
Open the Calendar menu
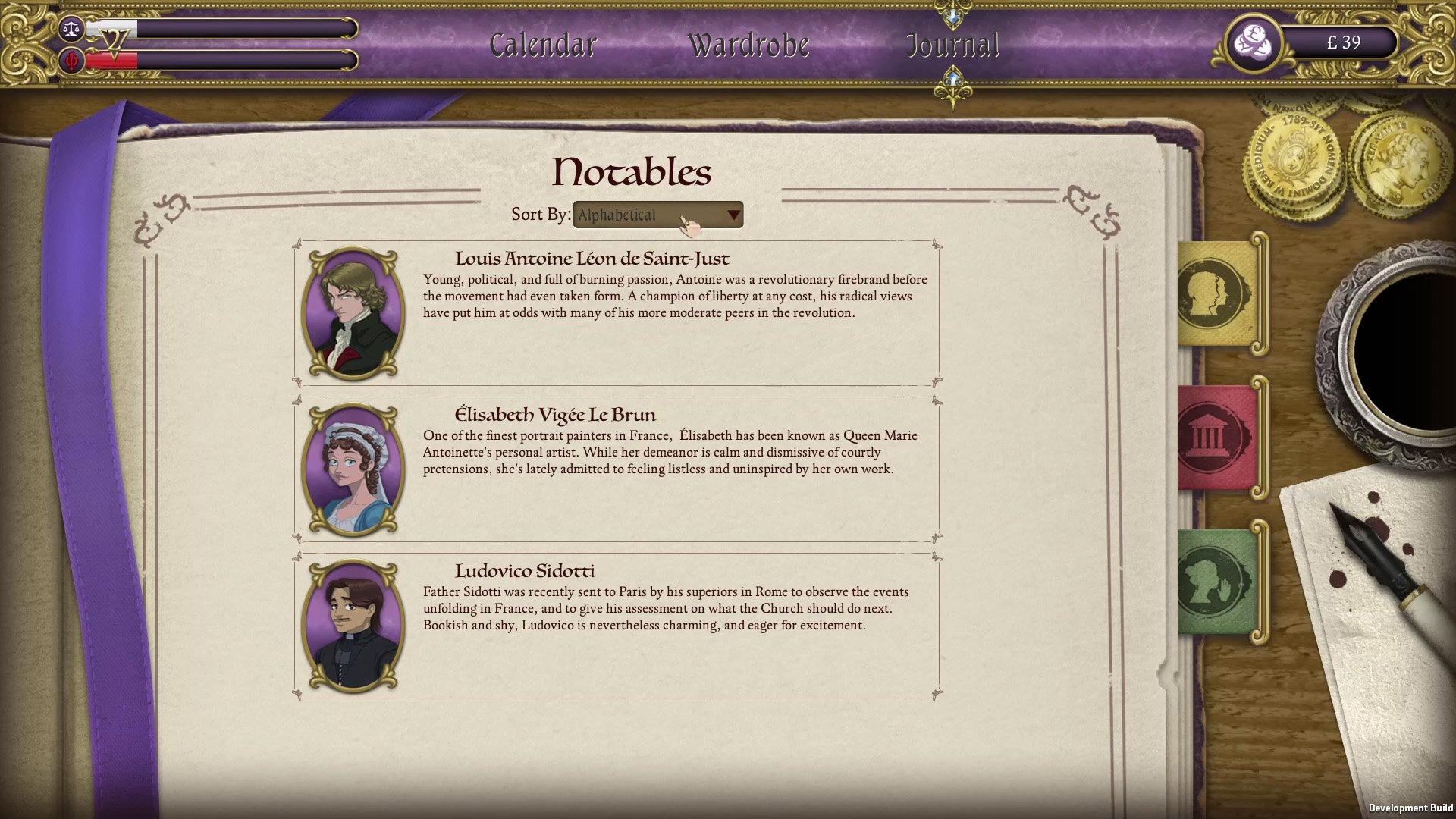[x=543, y=43]
